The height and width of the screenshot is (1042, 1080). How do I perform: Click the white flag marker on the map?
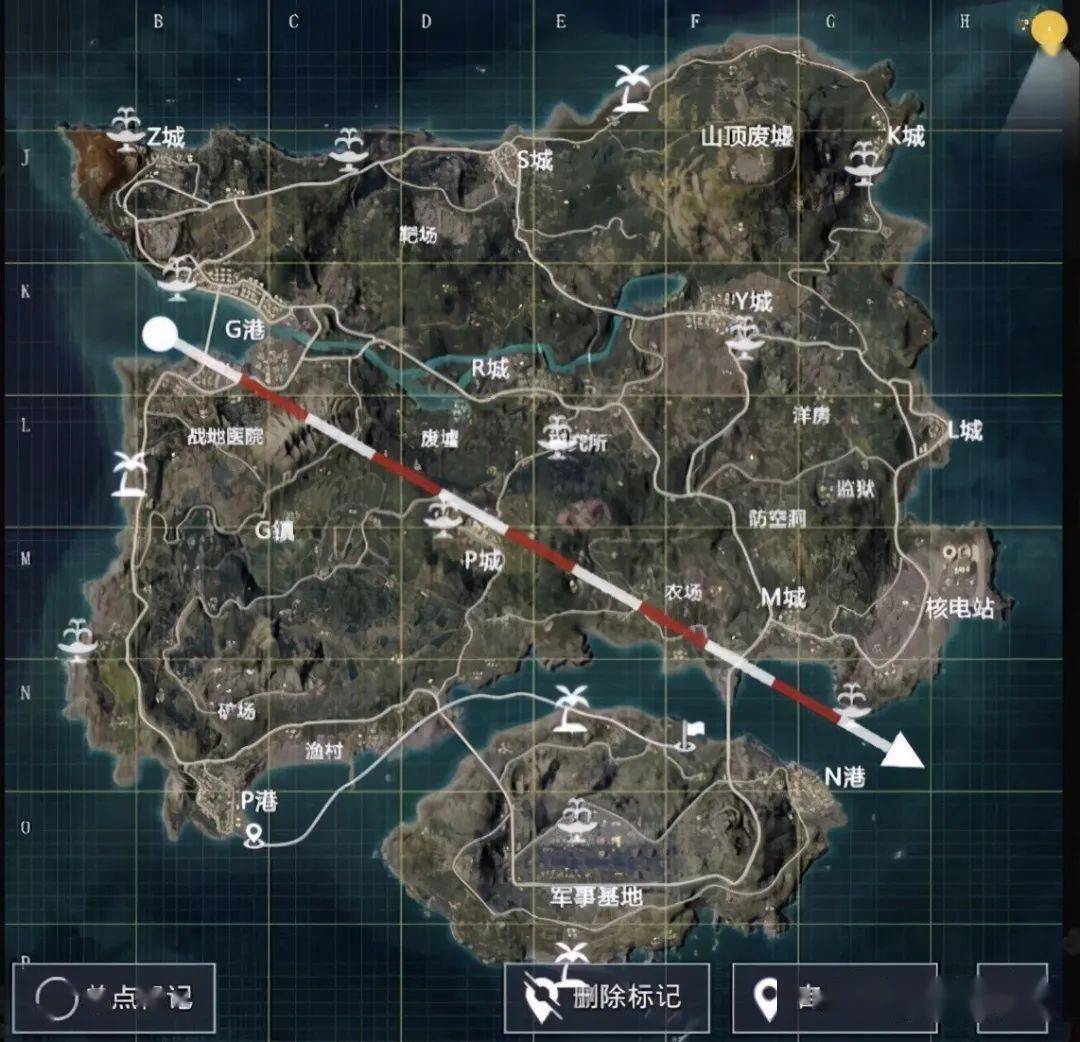689,735
